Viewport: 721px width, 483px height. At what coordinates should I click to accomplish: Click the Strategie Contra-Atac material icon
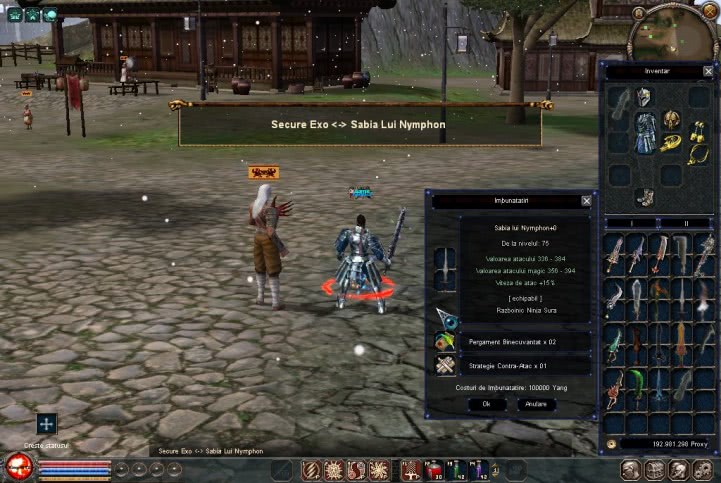pos(446,366)
